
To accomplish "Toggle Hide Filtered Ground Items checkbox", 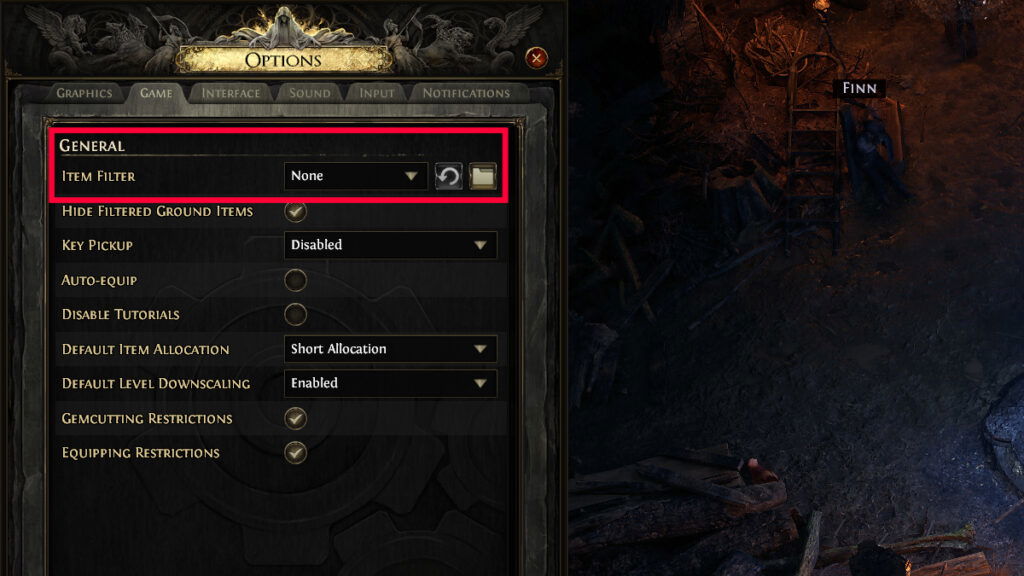I will [295, 211].
